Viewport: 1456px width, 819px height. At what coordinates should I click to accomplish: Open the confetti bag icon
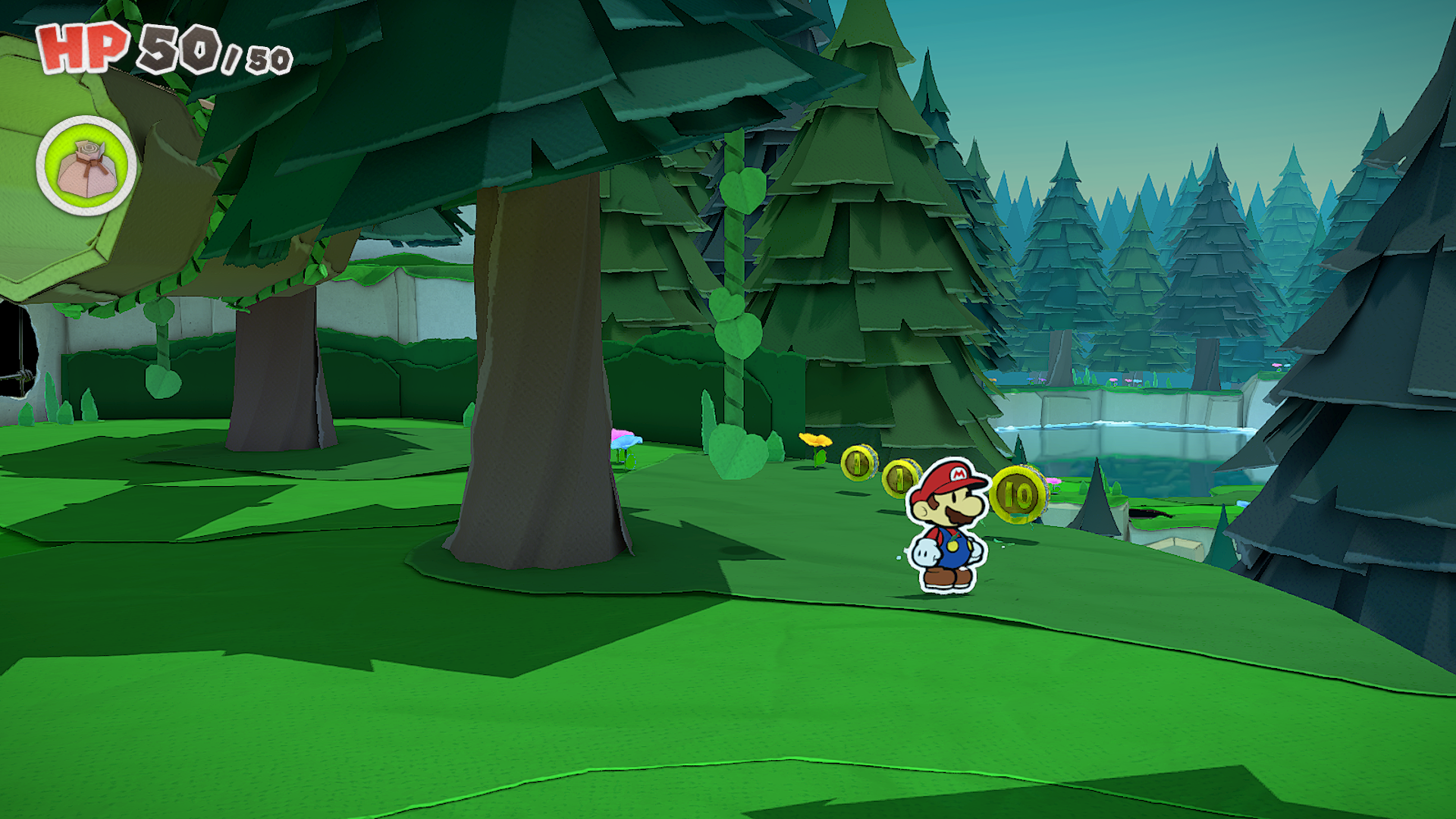(86, 166)
